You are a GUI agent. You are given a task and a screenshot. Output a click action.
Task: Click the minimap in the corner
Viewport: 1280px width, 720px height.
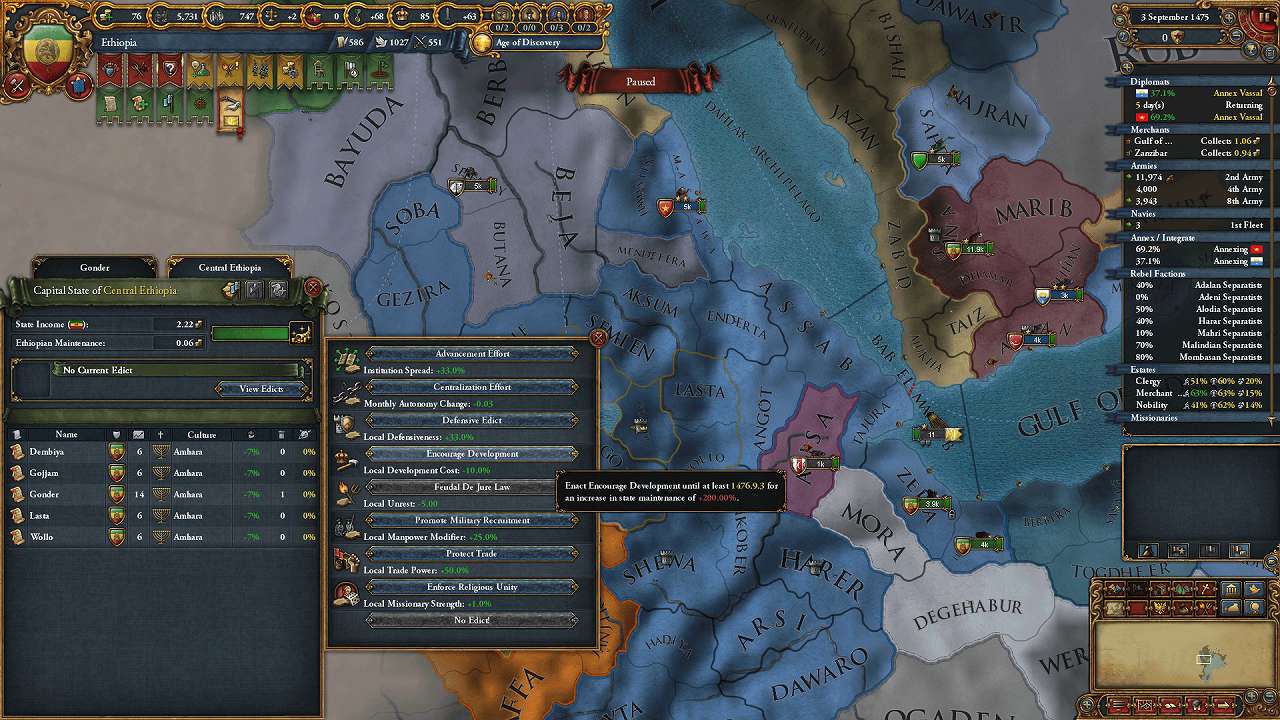[1180, 656]
